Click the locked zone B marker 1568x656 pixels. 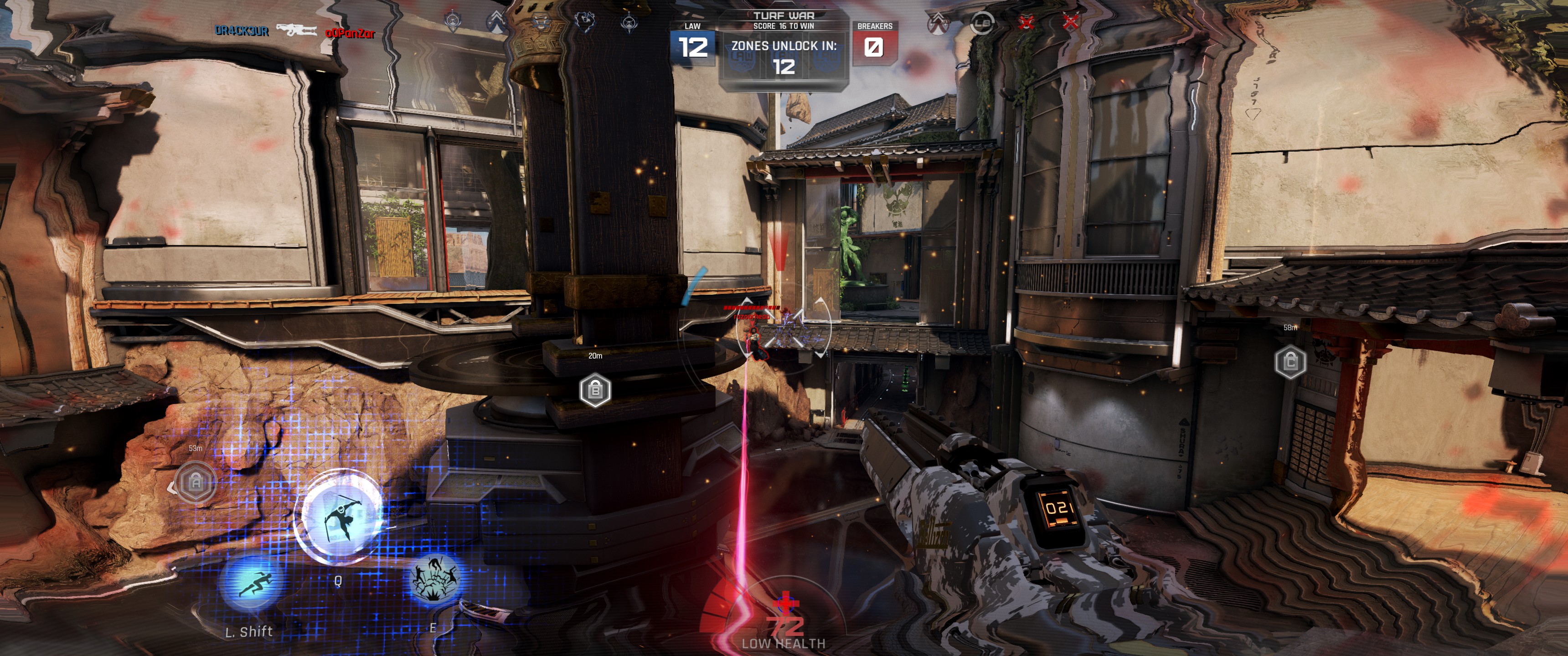tap(595, 390)
